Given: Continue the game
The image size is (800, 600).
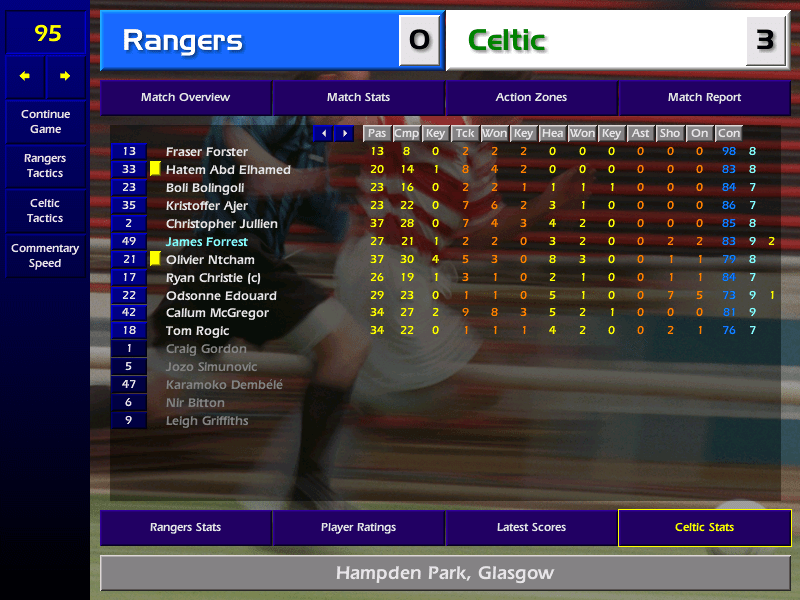Looking at the screenshot, I should pyautogui.click(x=45, y=122).
